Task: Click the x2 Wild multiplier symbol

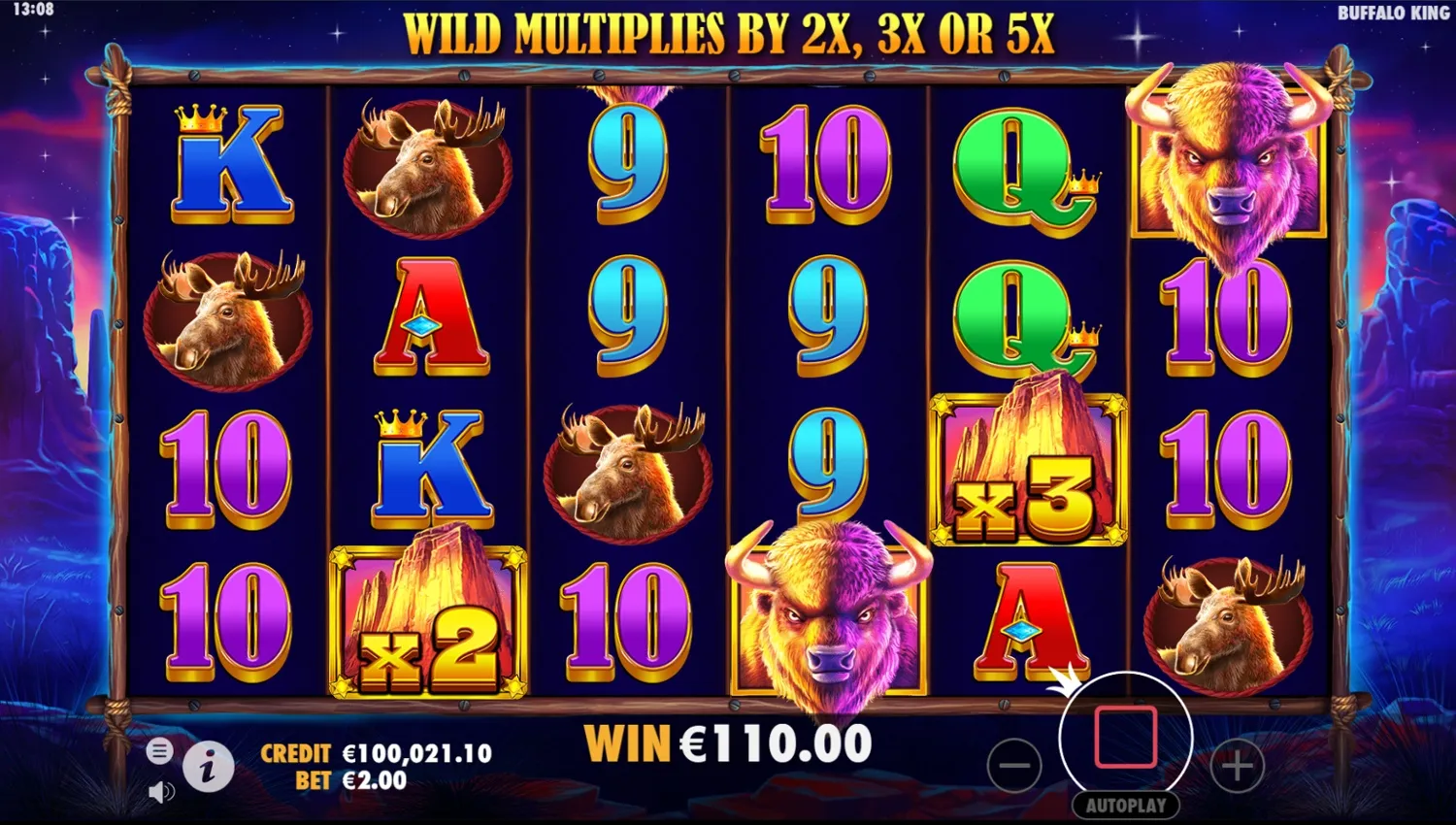Action: pyautogui.click(x=427, y=618)
